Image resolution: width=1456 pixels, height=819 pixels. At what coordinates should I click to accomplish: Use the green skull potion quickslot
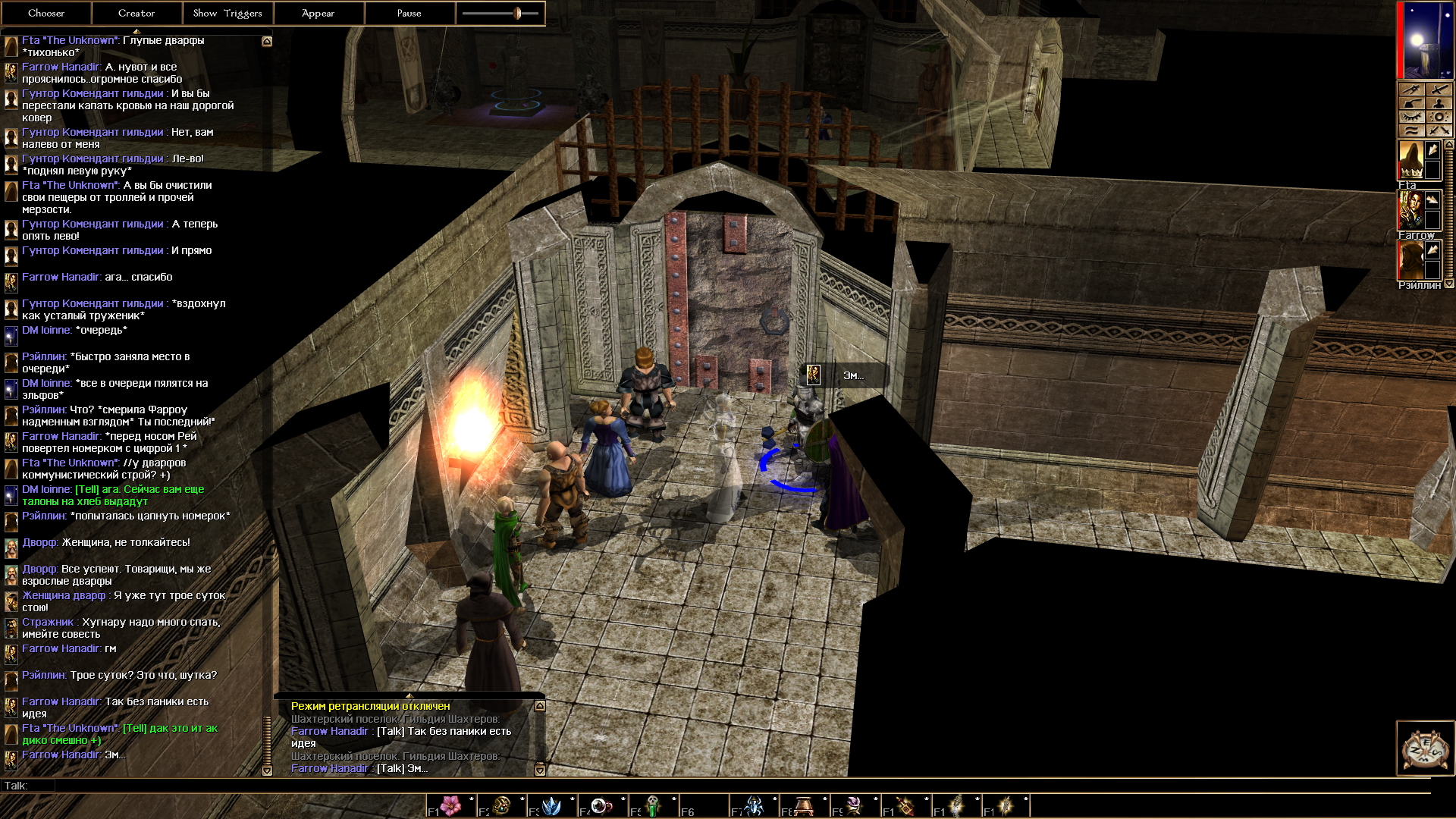pyautogui.click(x=652, y=805)
